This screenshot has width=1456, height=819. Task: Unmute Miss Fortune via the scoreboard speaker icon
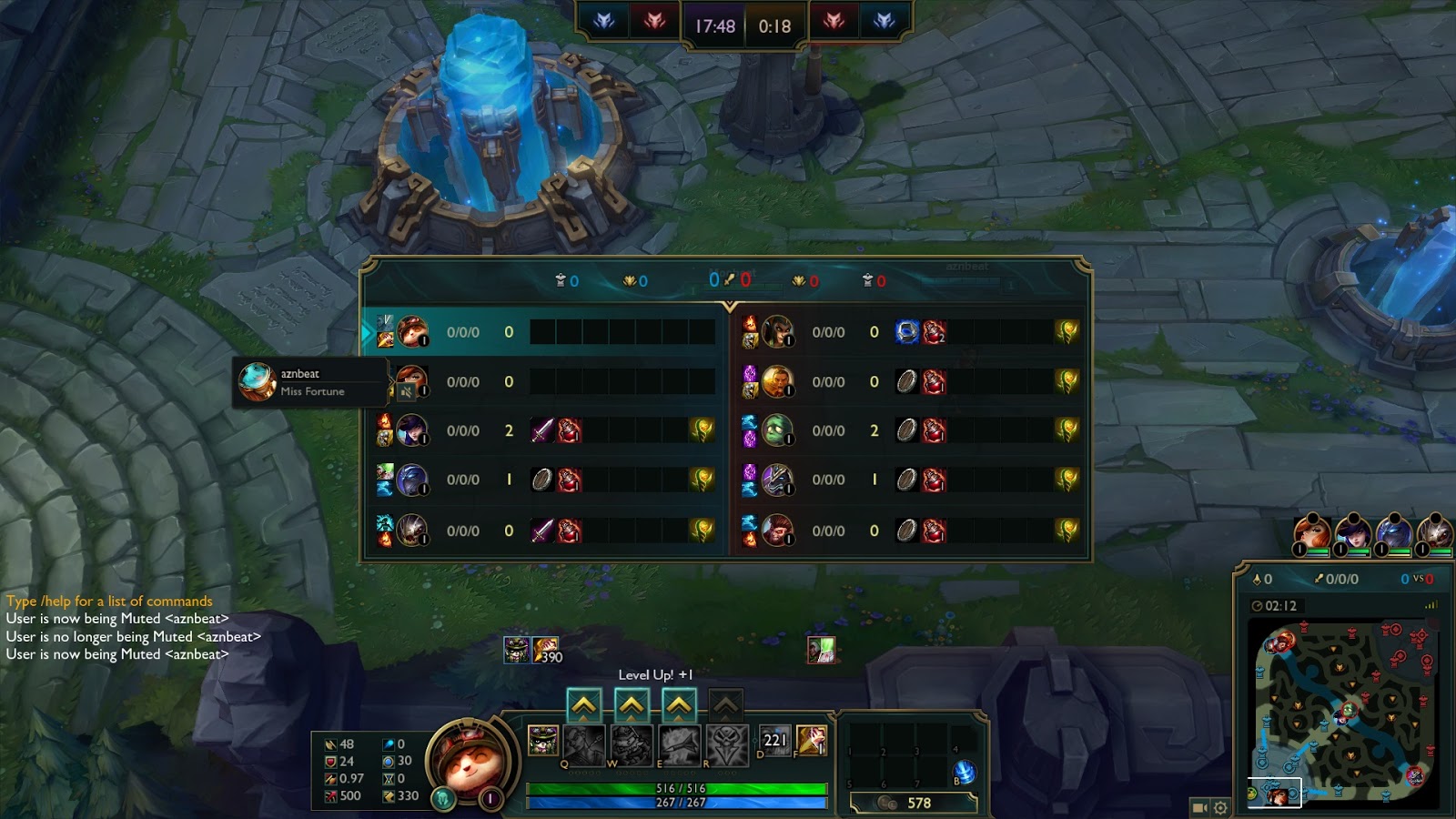coord(406,391)
